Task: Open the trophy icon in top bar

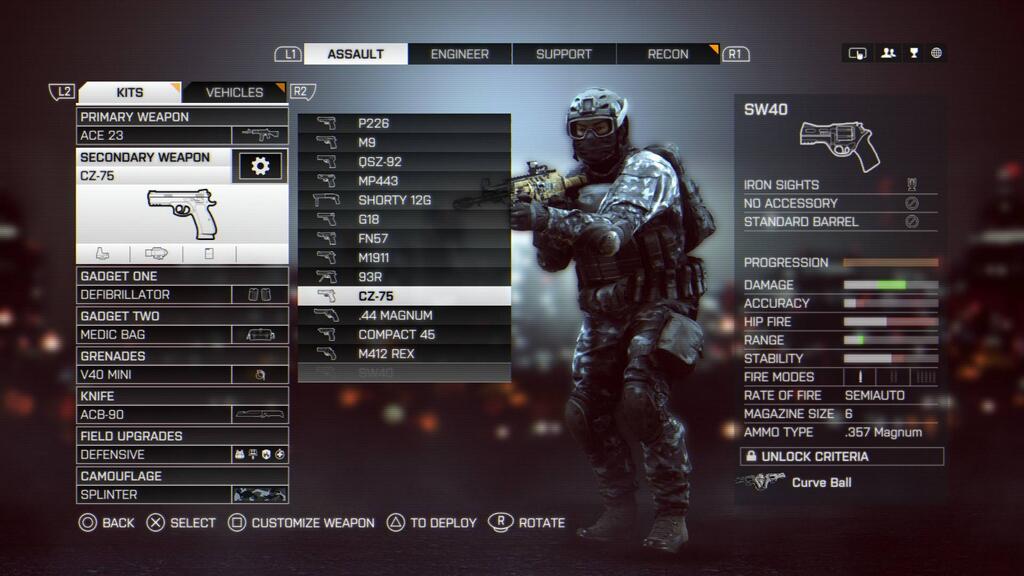Action: (x=913, y=53)
